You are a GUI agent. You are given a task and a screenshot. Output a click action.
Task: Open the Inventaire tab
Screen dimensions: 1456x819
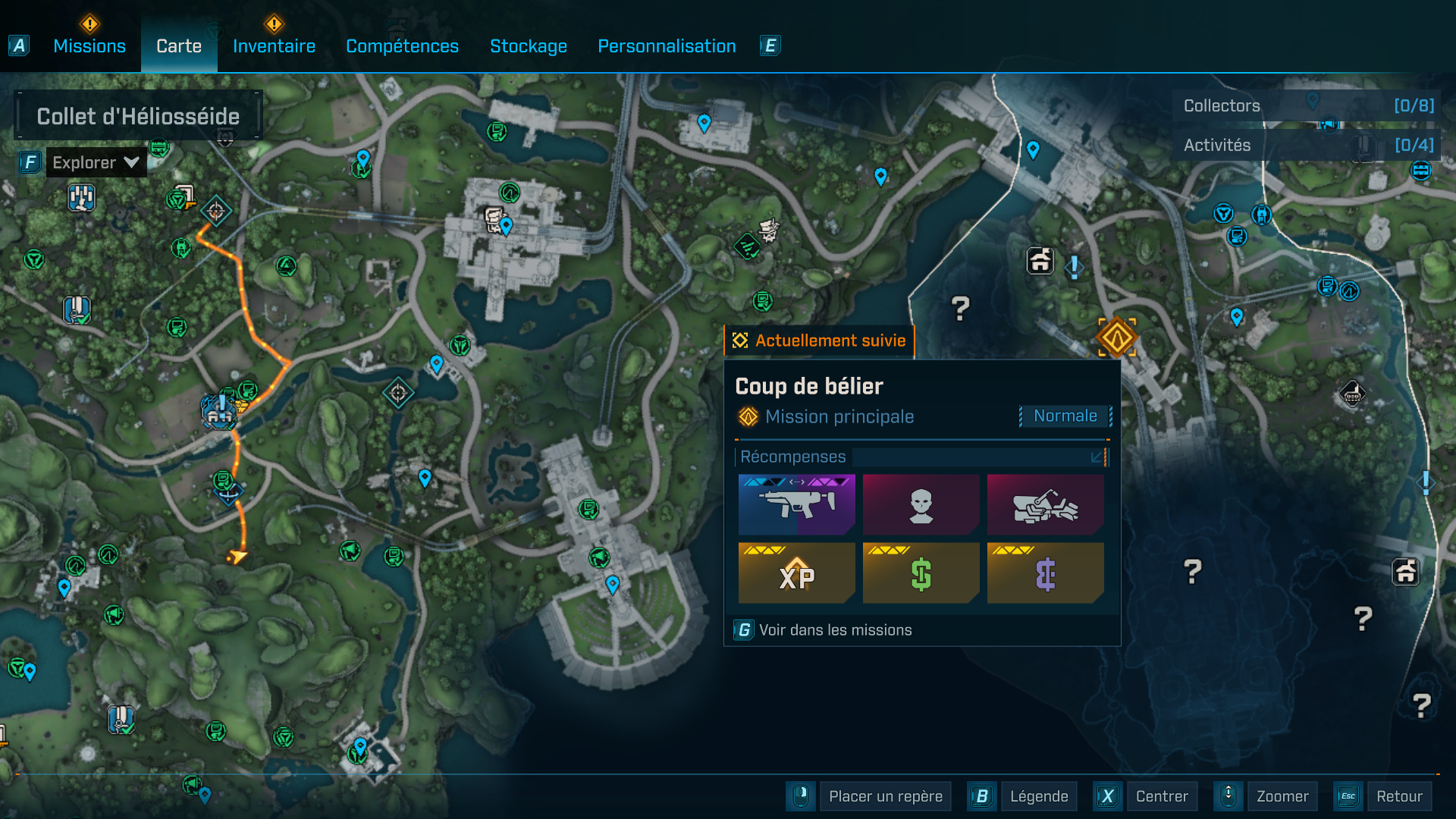[274, 46]
